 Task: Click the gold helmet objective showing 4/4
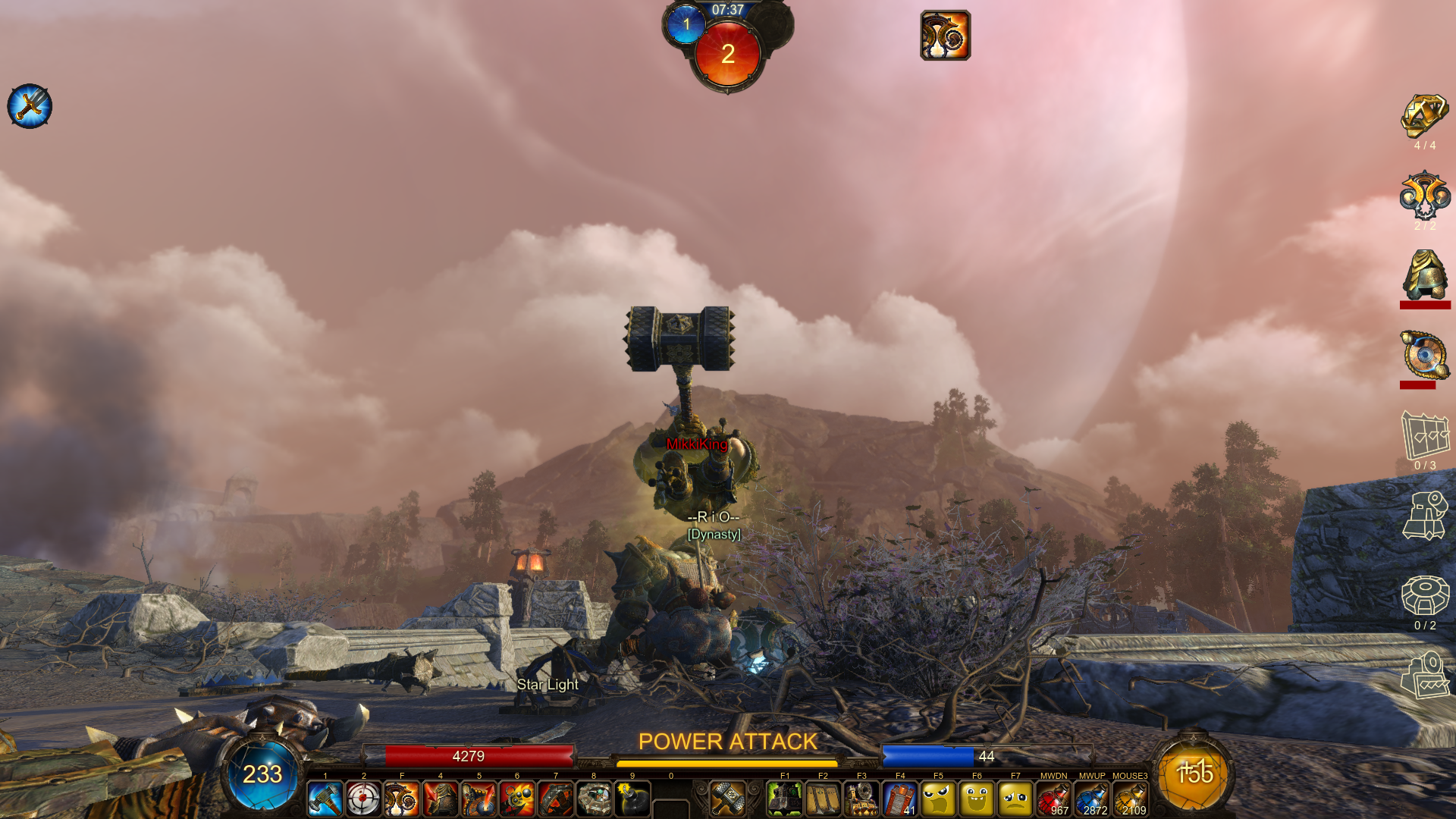click(x=1424, y=116)
